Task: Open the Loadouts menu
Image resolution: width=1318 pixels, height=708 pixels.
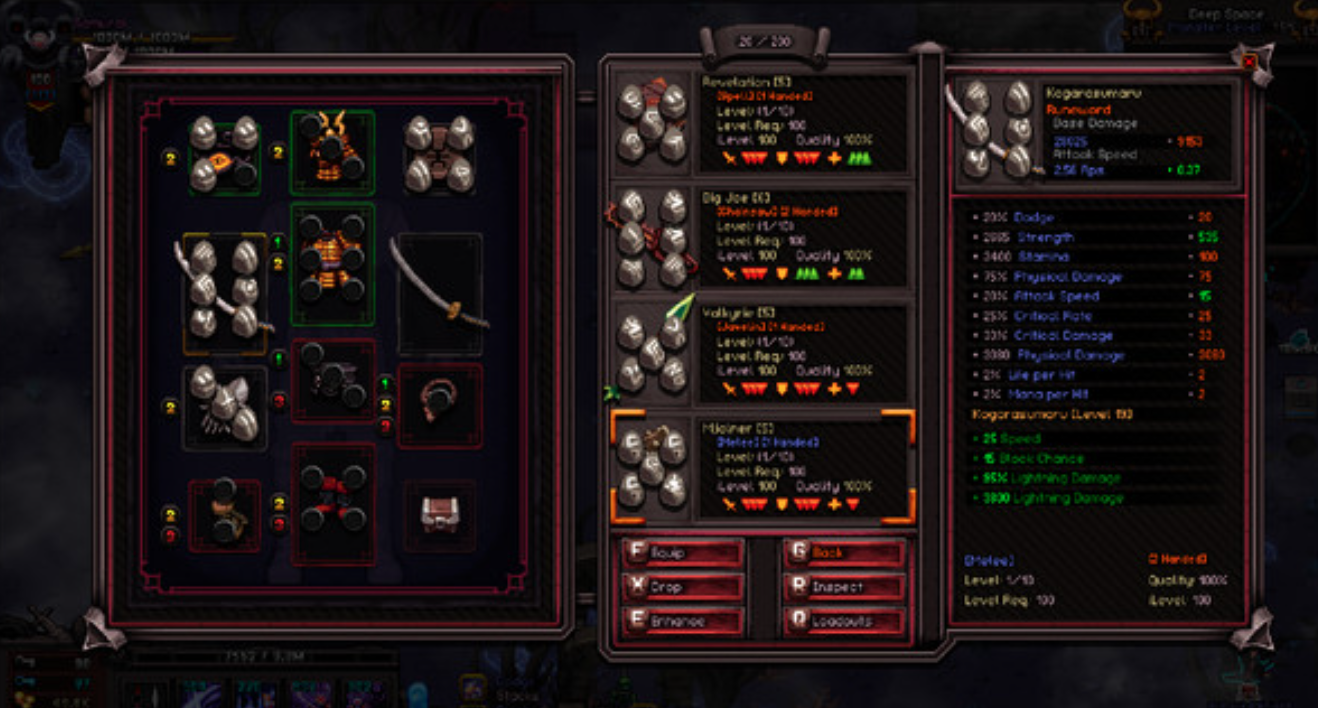Action: [x=844, y=621]
